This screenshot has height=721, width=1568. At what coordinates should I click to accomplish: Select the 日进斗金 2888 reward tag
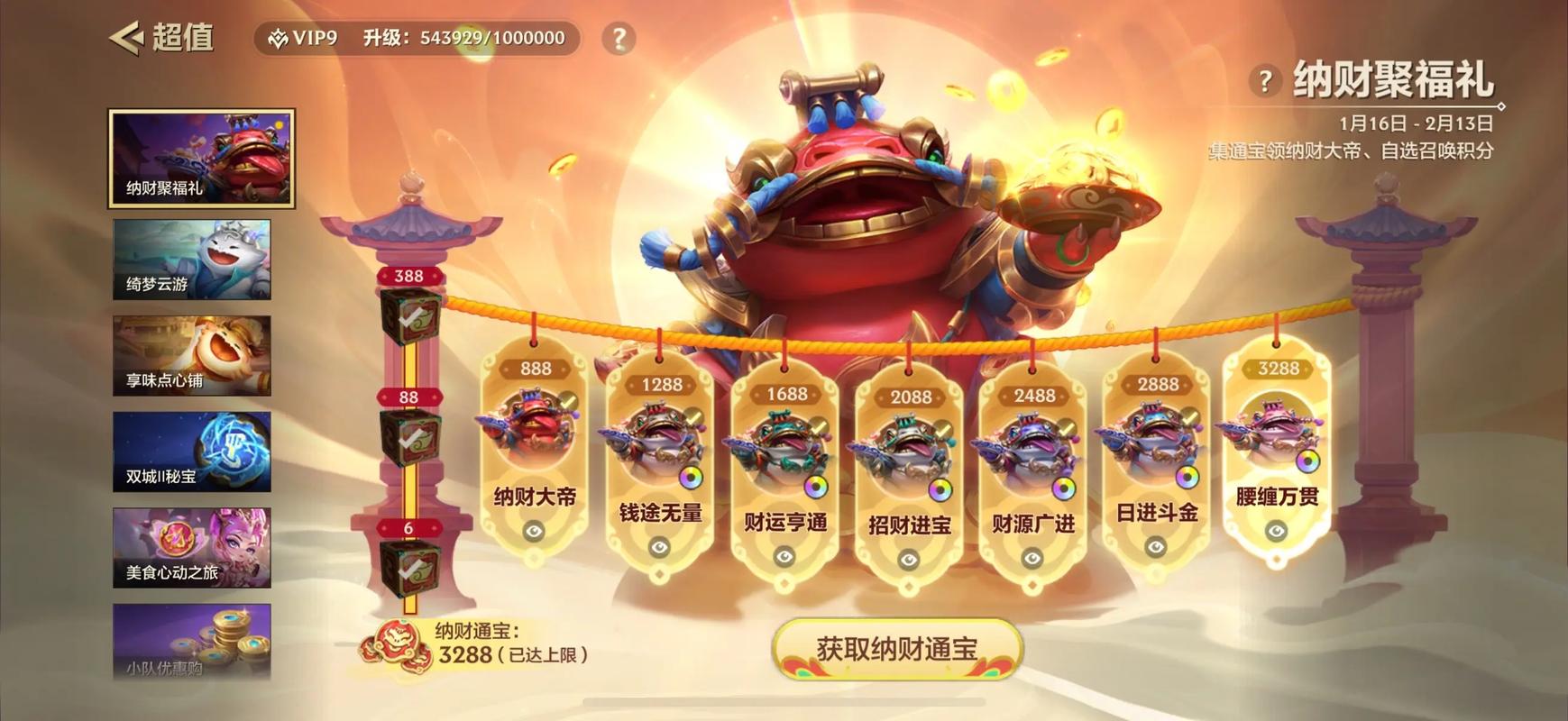pos(1157,460)
